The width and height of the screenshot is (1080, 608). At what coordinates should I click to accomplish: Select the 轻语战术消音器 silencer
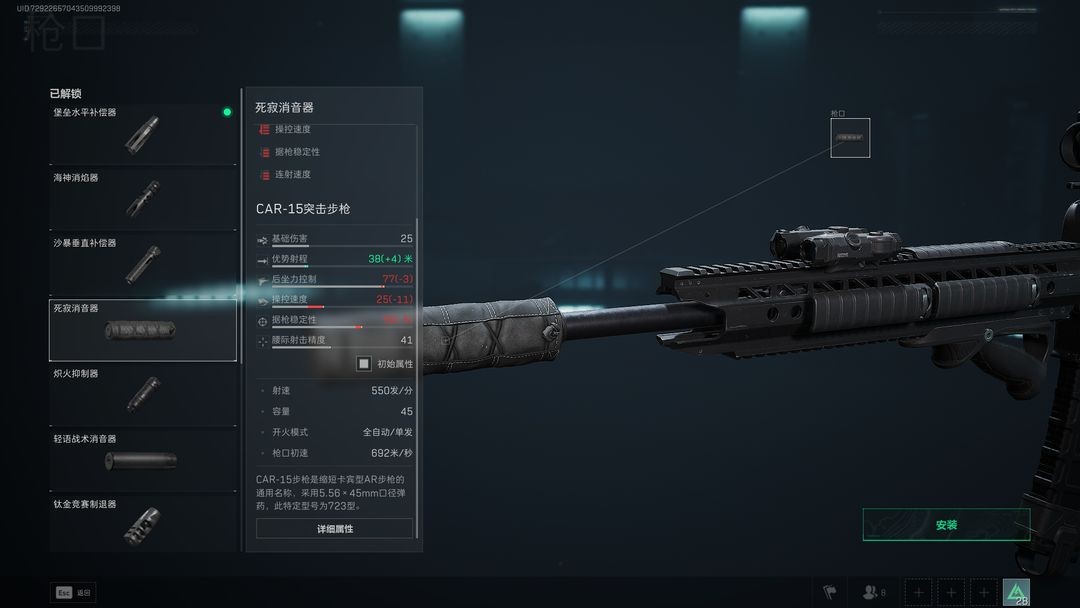(x=142, y=460)
